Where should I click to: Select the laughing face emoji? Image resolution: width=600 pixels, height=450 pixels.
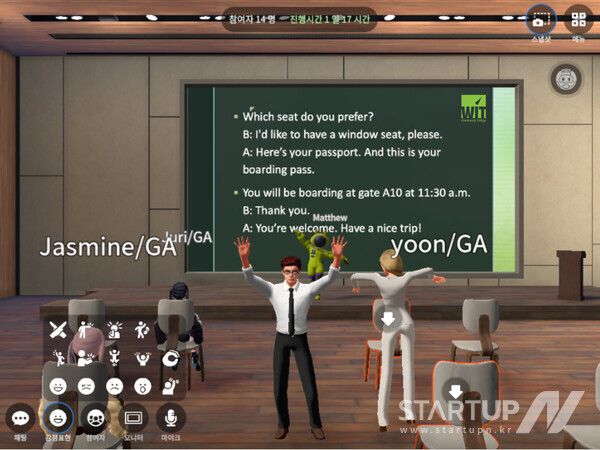[x=58, y=384]
